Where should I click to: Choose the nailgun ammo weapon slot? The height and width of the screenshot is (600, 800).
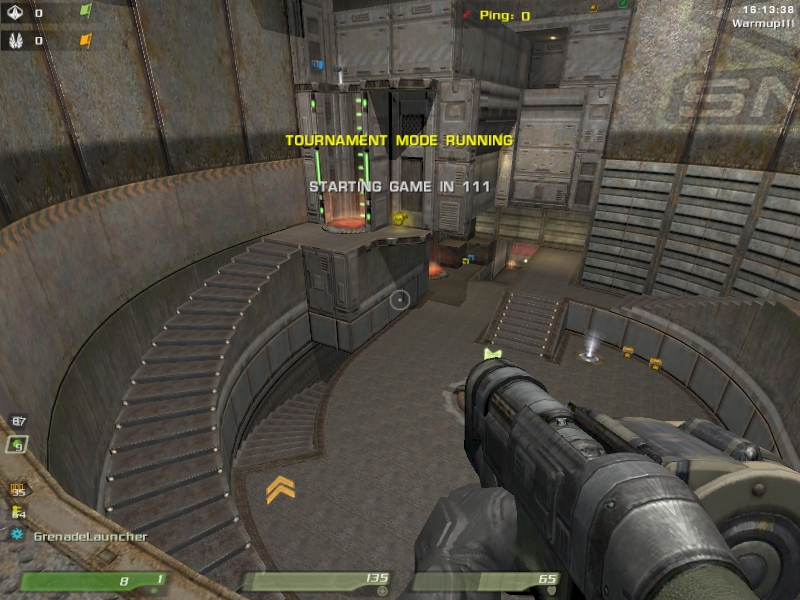pos(17,490)
